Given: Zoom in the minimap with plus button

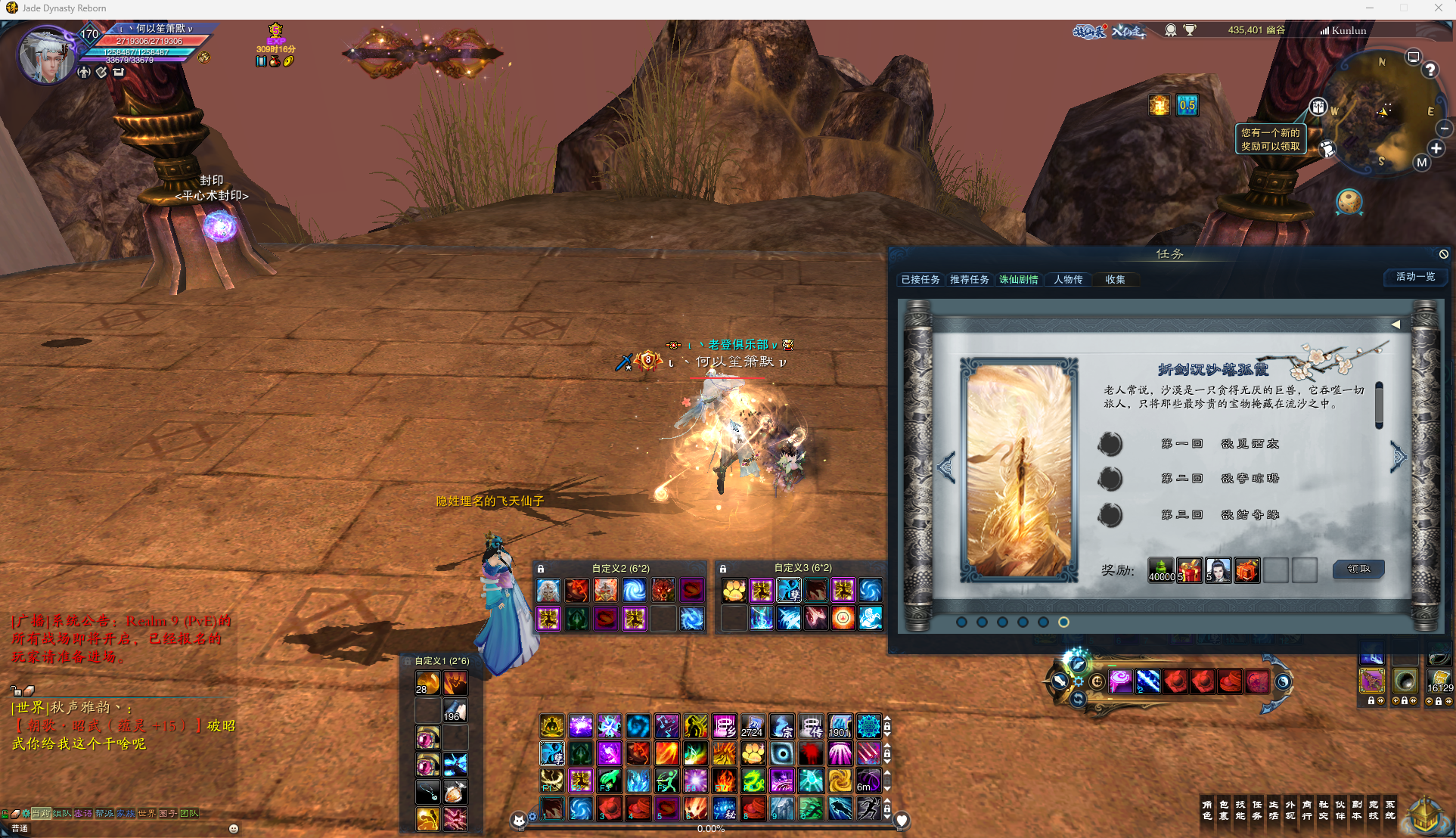Looking at the screenshot, I should click(1436, 148).
